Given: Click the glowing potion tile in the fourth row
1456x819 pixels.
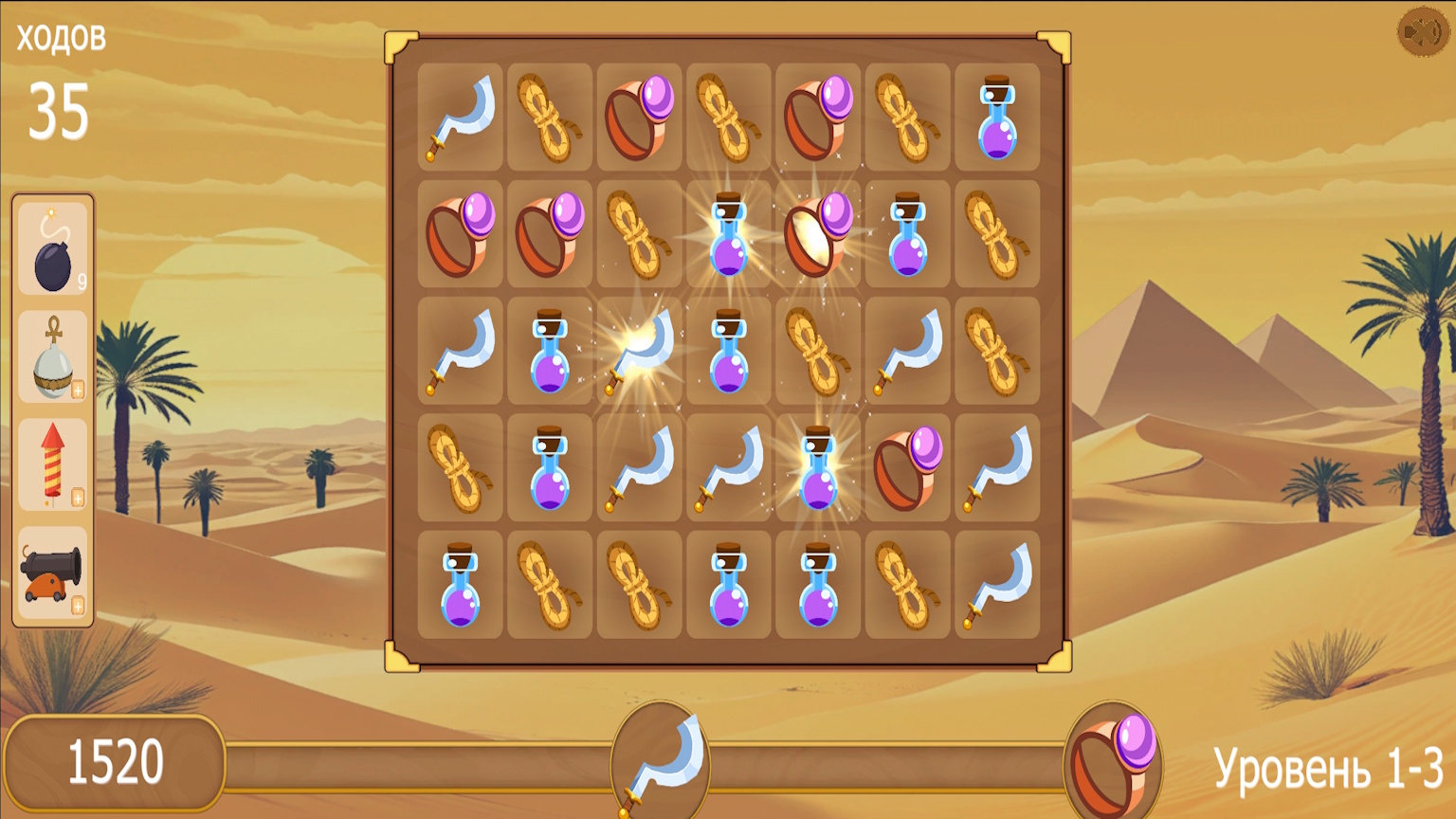Looking at the screenshot, I should click(817, 466).
